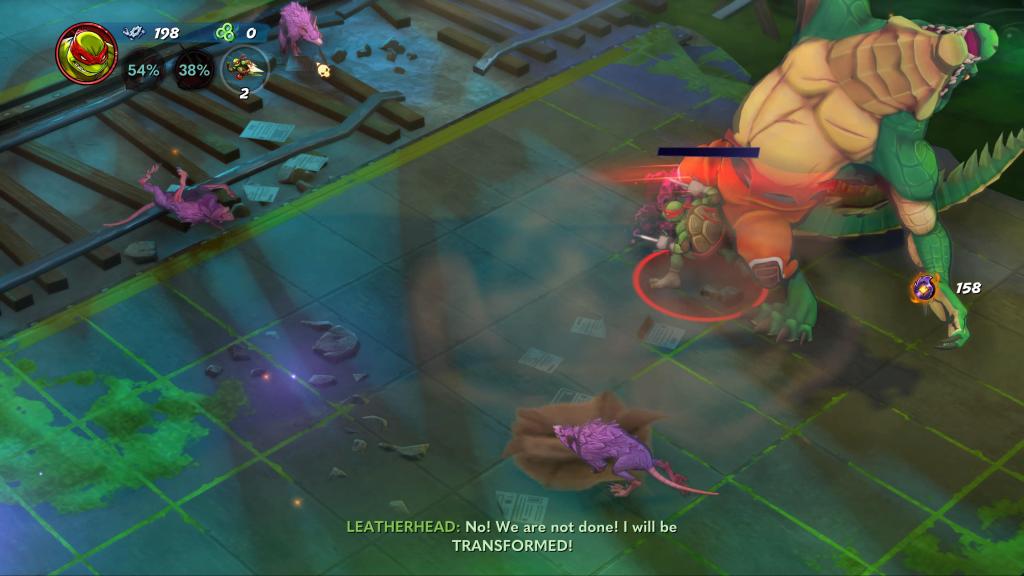Use the consumable item with count 2

243,68
